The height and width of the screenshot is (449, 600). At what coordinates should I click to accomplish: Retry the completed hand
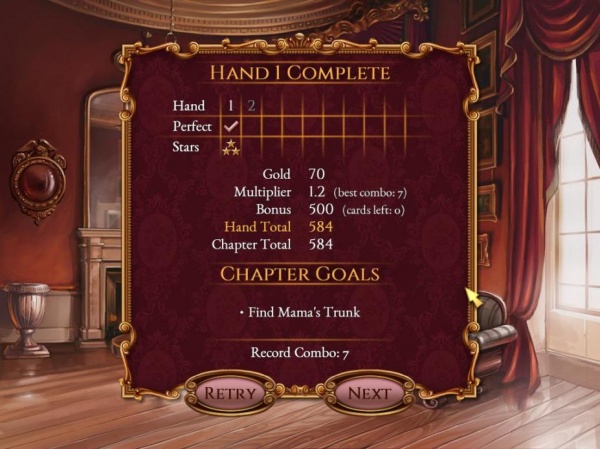(229, 393)
